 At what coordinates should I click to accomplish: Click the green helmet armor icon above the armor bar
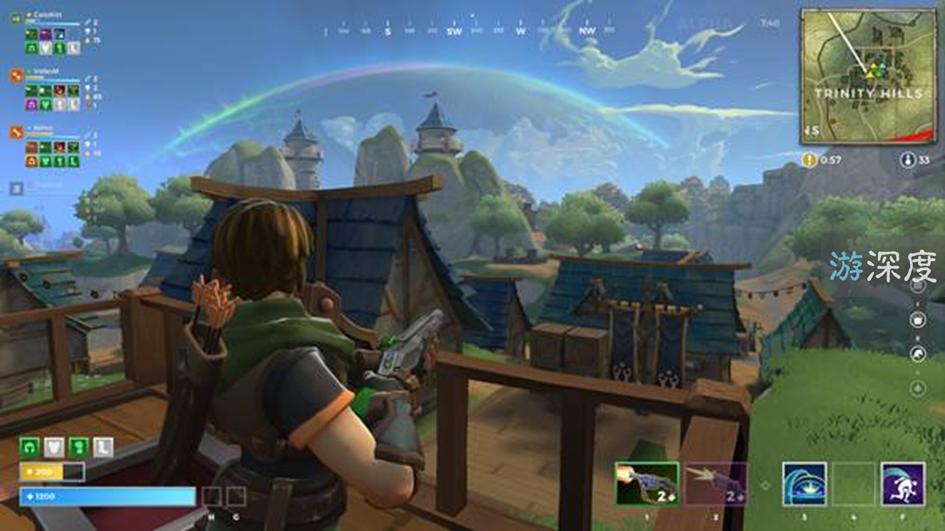29,448
